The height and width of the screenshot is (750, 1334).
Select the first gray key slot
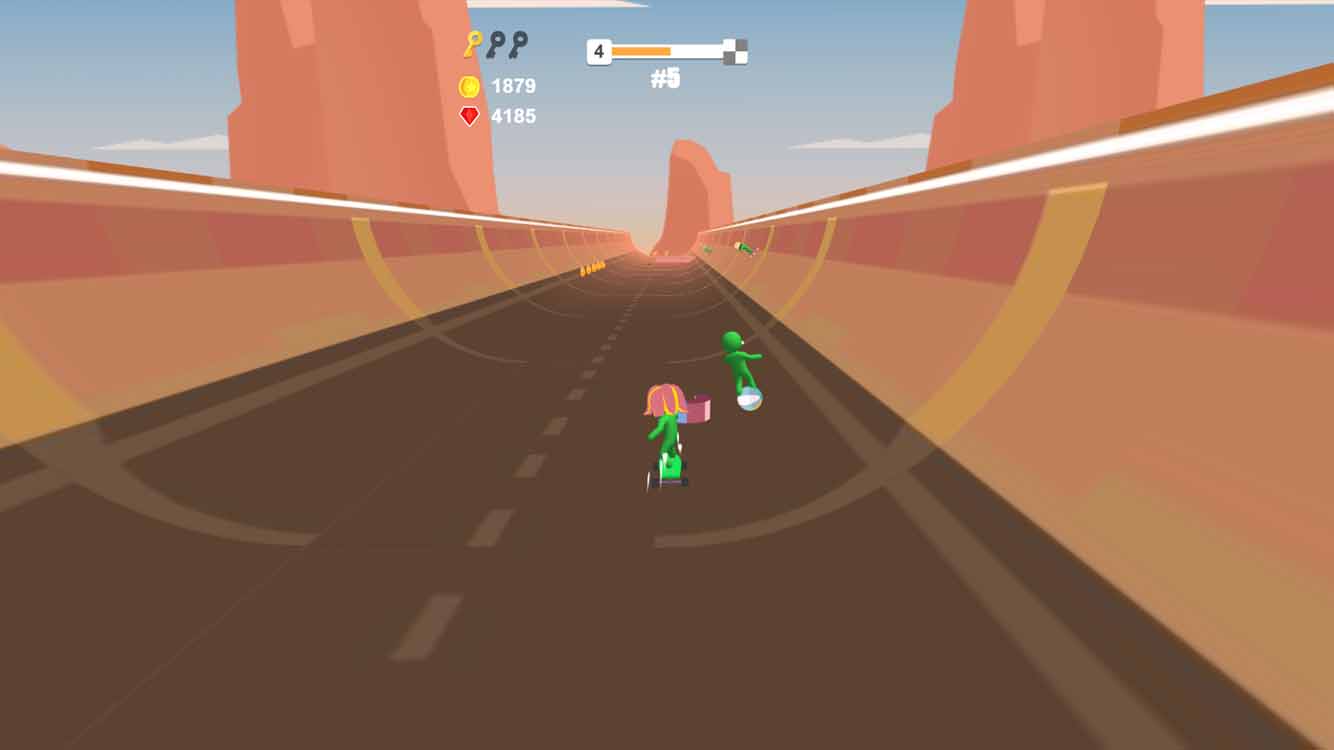tap(495, 44)
